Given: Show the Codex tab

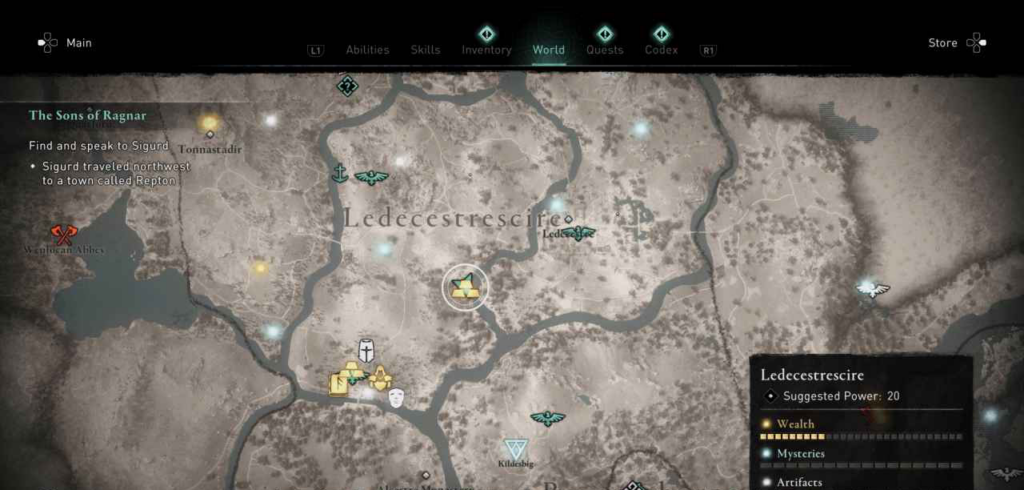Looking at the screenshot, I should click(x=661, y=50).
